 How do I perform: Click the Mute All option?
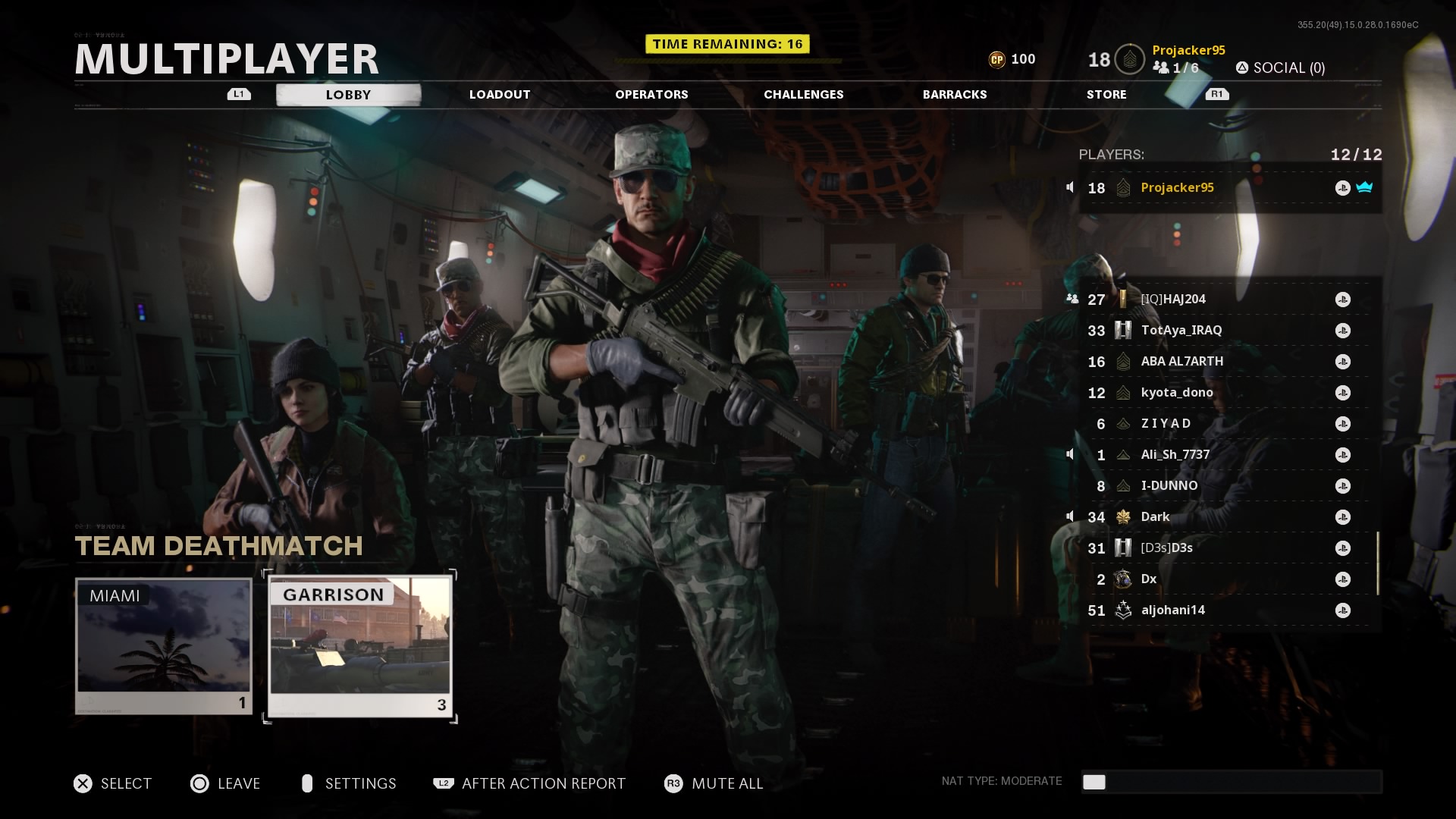coord(714,783)
